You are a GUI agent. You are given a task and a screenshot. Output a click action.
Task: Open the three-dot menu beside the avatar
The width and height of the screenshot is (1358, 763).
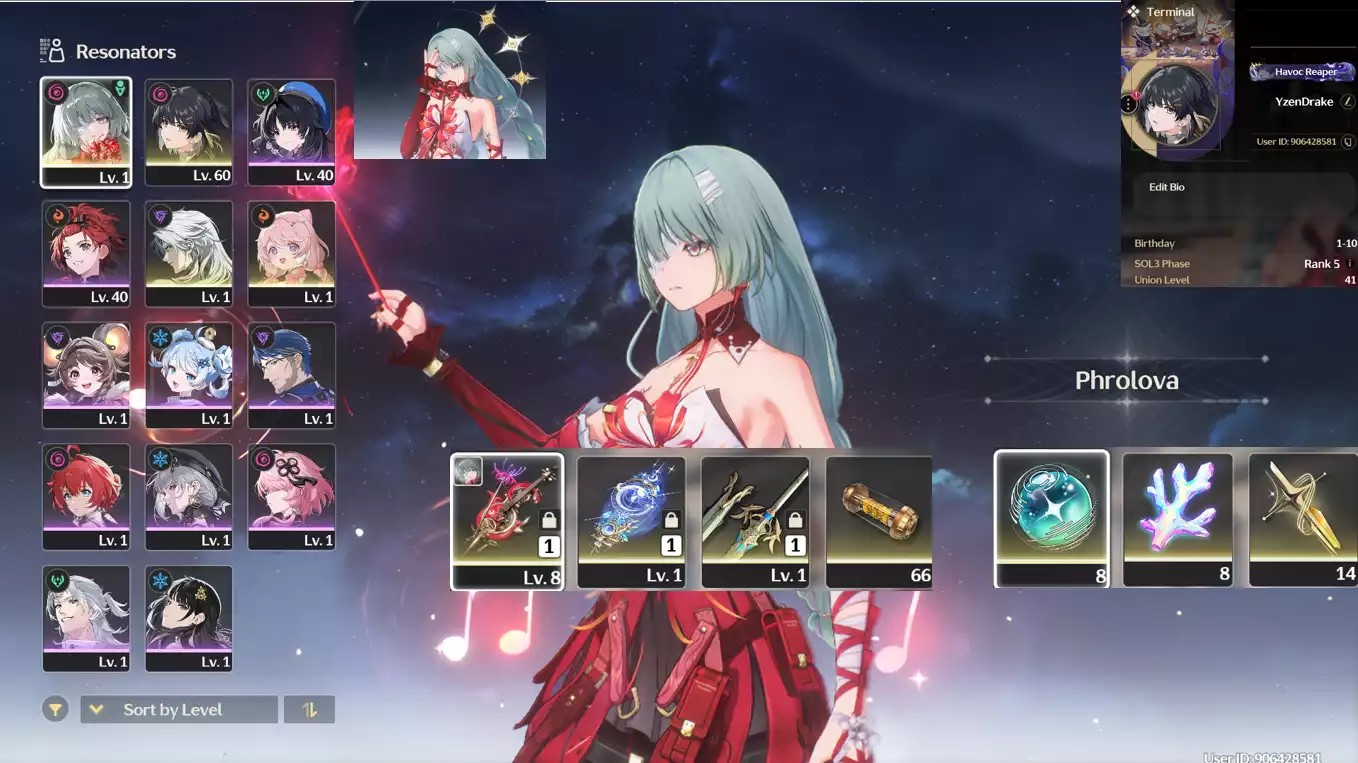[1129, 104]
